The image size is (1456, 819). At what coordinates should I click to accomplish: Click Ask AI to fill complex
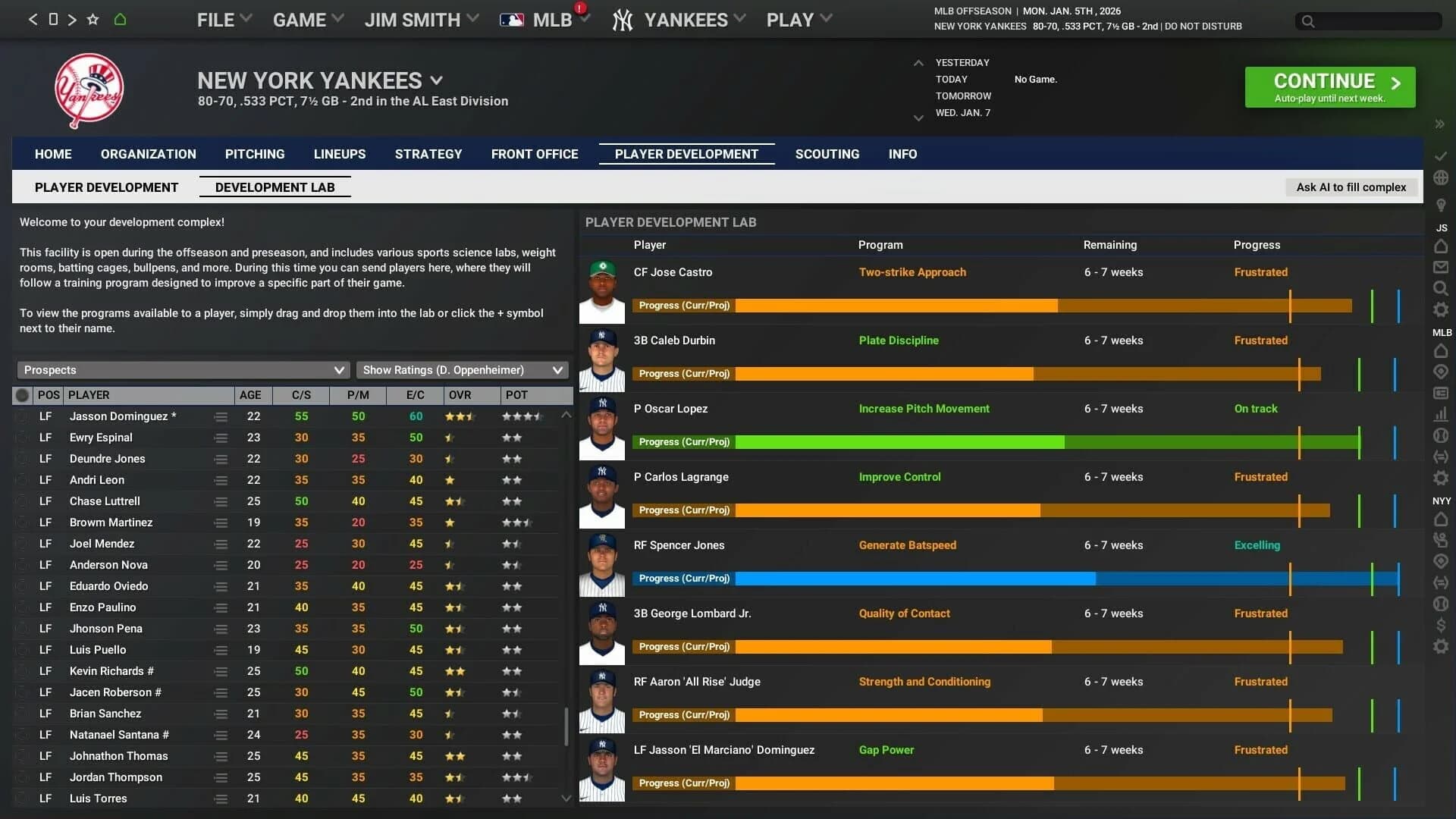[1352, 187]
